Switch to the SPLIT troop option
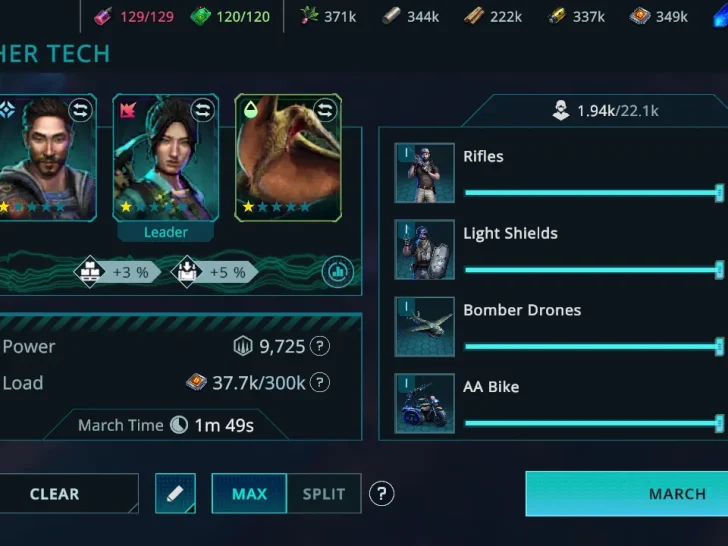 click(323, 494)
